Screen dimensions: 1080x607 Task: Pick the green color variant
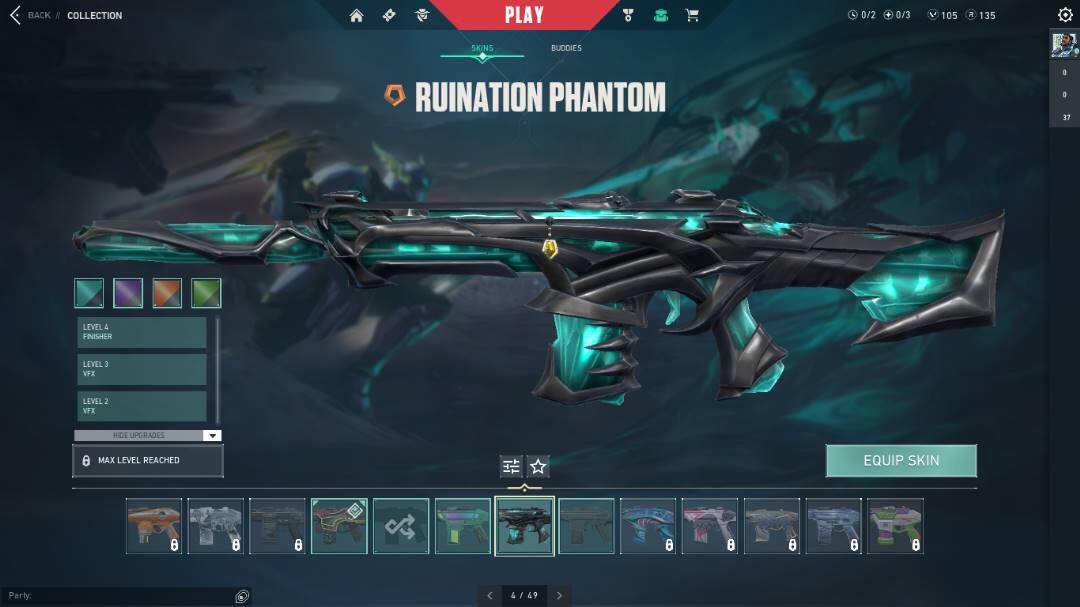[x=206, y=293]
